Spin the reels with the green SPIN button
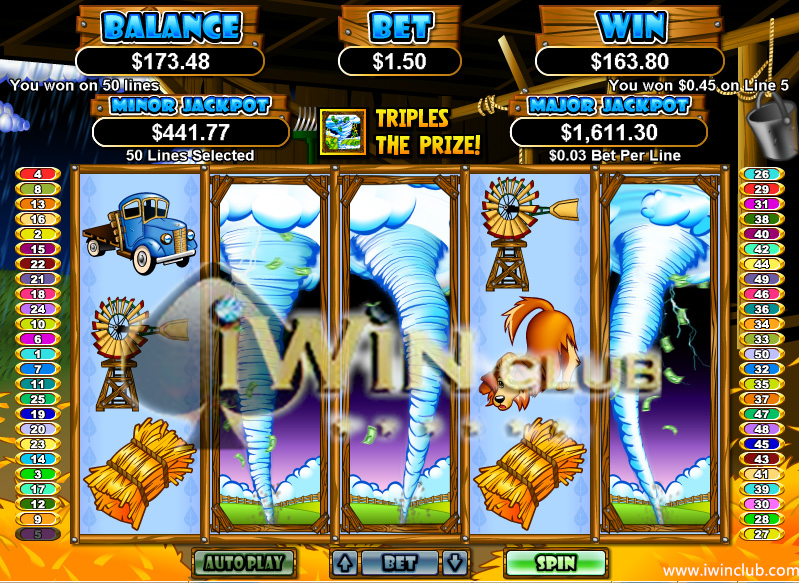Viewport: 799px width, 583px height. click(555, 562)
